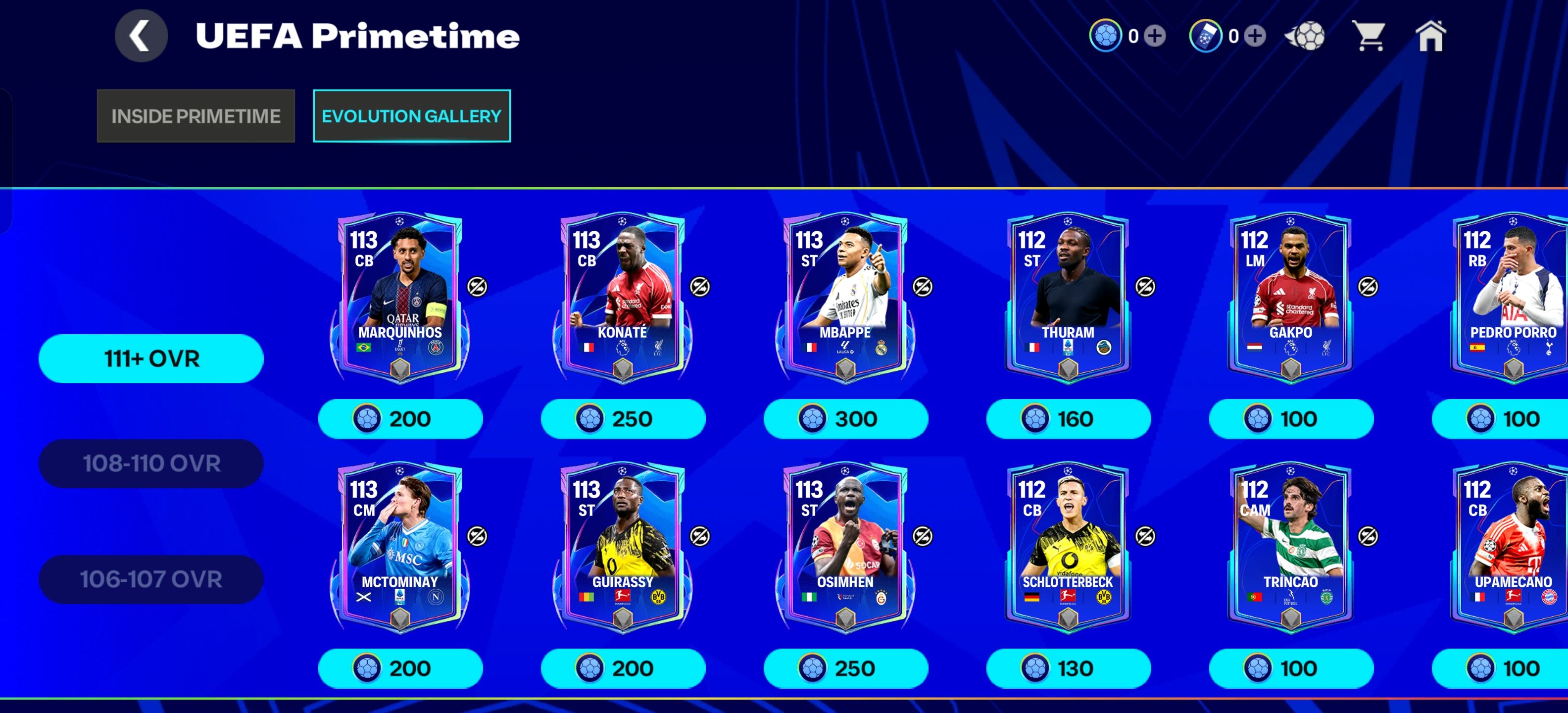
Task: Buy the Mbappe card for 300
Action: point(846,418)
